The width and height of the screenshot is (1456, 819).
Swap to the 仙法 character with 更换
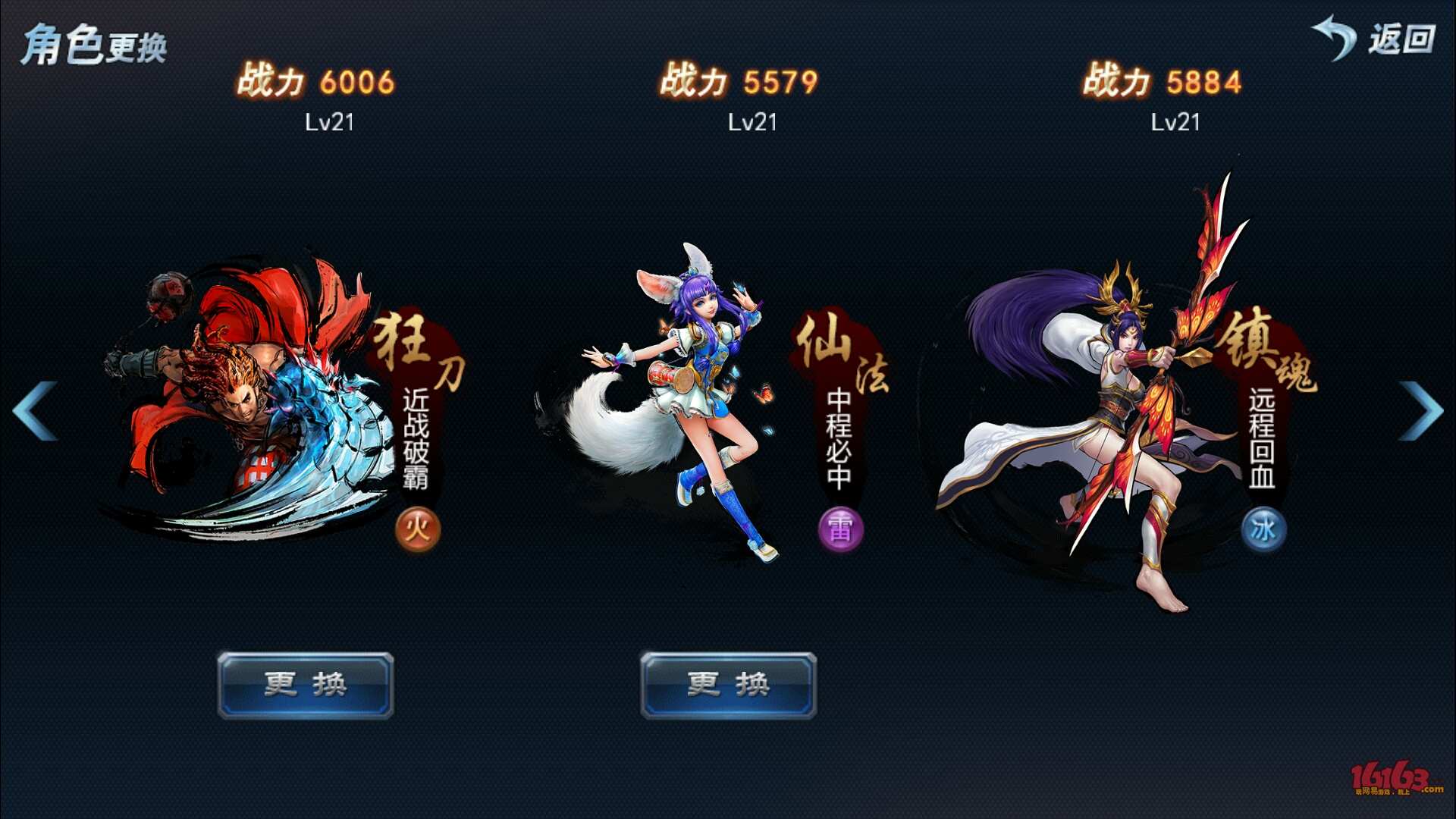click(x=728, y=685)
